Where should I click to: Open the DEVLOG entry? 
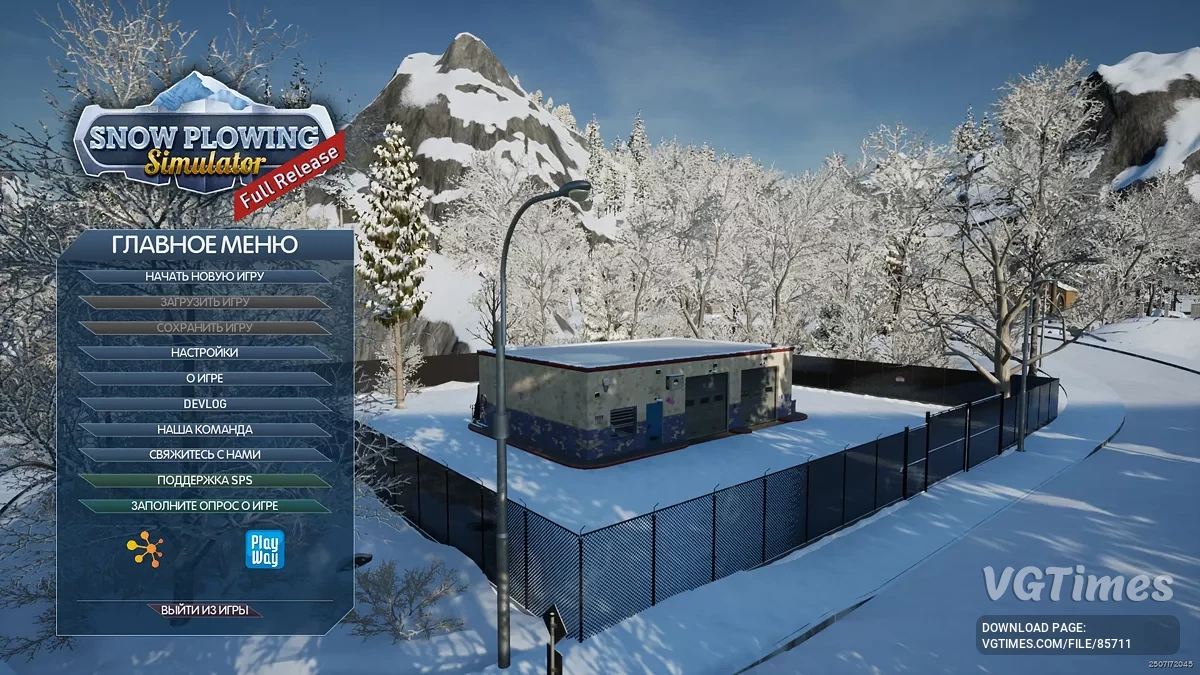click(x=204, y=404)
